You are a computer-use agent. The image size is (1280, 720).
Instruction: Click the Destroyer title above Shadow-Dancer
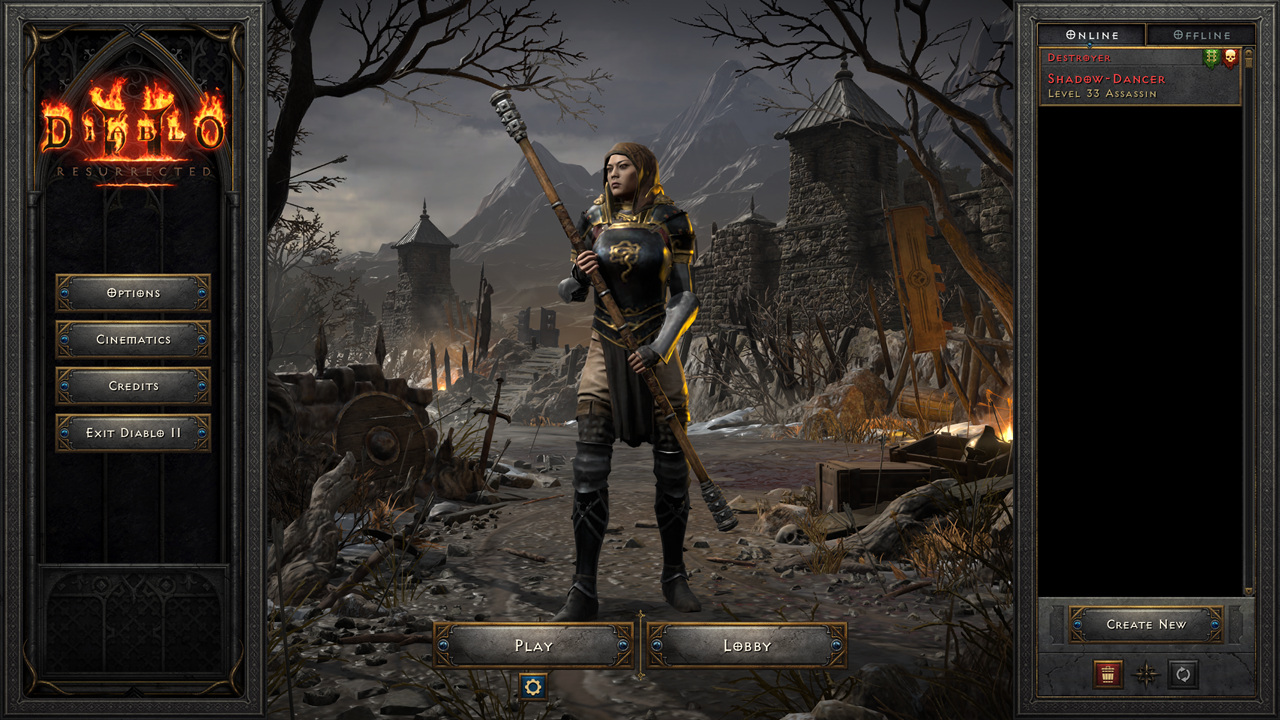click(1078, 58)
